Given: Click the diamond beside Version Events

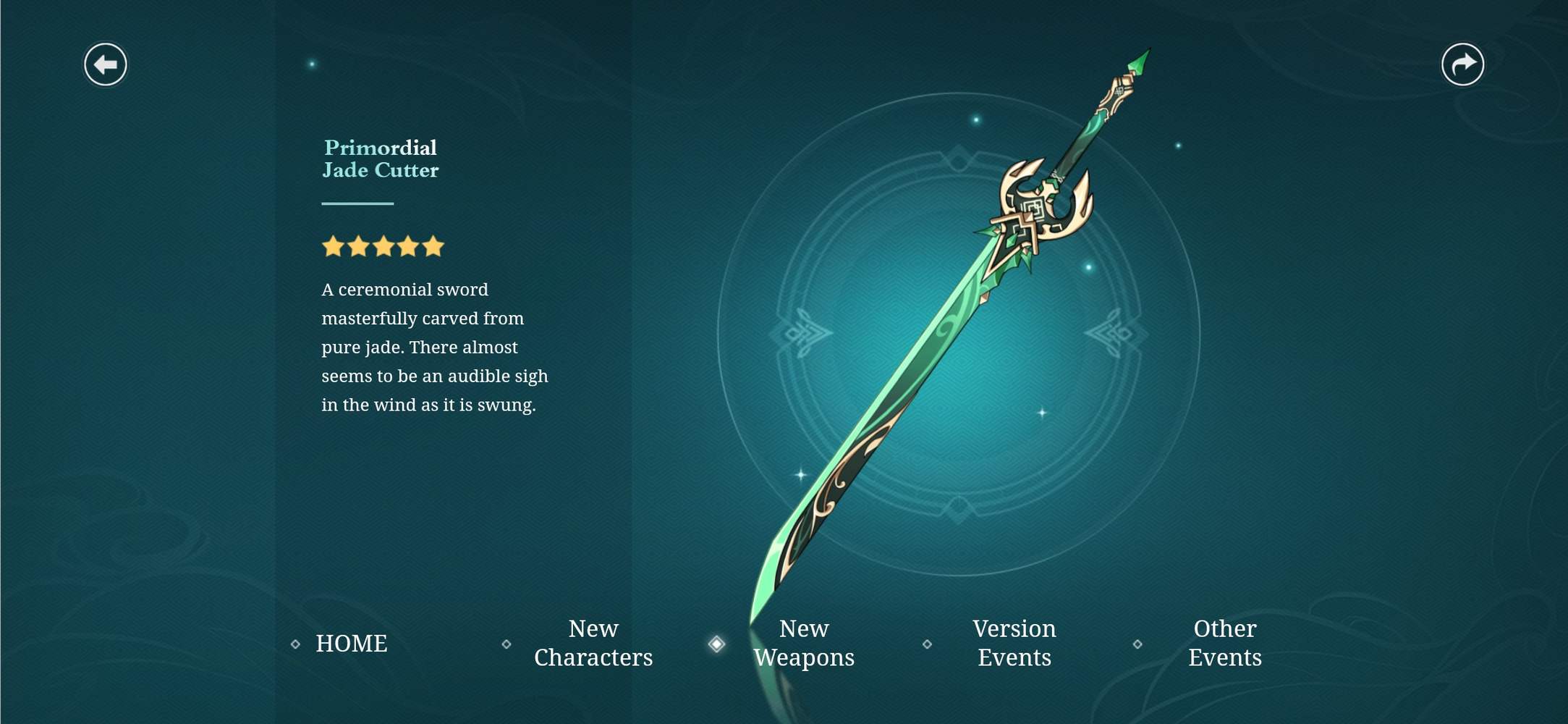Looking at the screenshot, I should [x=928, y=643].
